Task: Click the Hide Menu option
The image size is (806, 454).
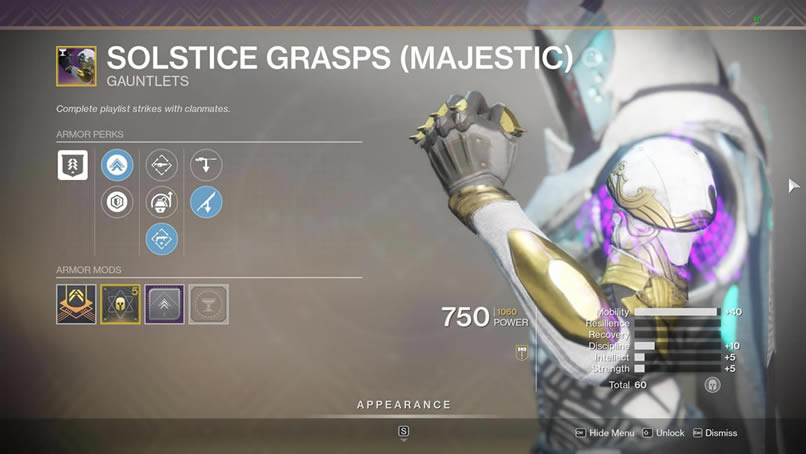Action: click(x=604, y=433)
